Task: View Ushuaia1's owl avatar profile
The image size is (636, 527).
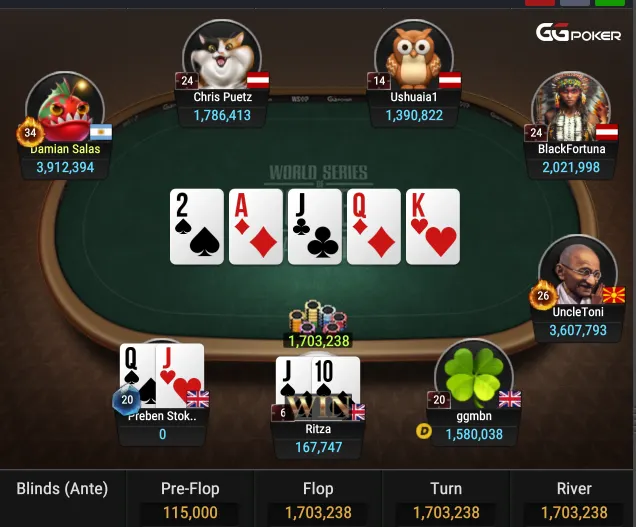Action: (x=413, y=55)
